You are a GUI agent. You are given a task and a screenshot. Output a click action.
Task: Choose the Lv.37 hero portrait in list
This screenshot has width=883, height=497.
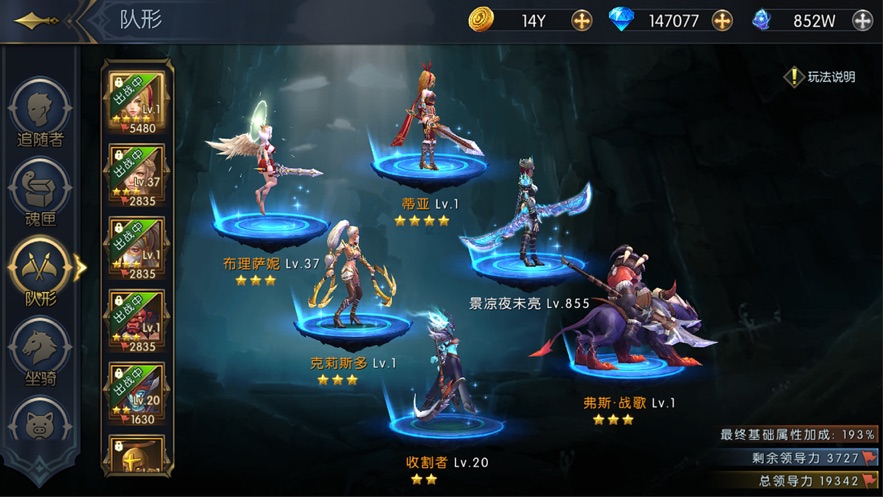tap(136, 173)
